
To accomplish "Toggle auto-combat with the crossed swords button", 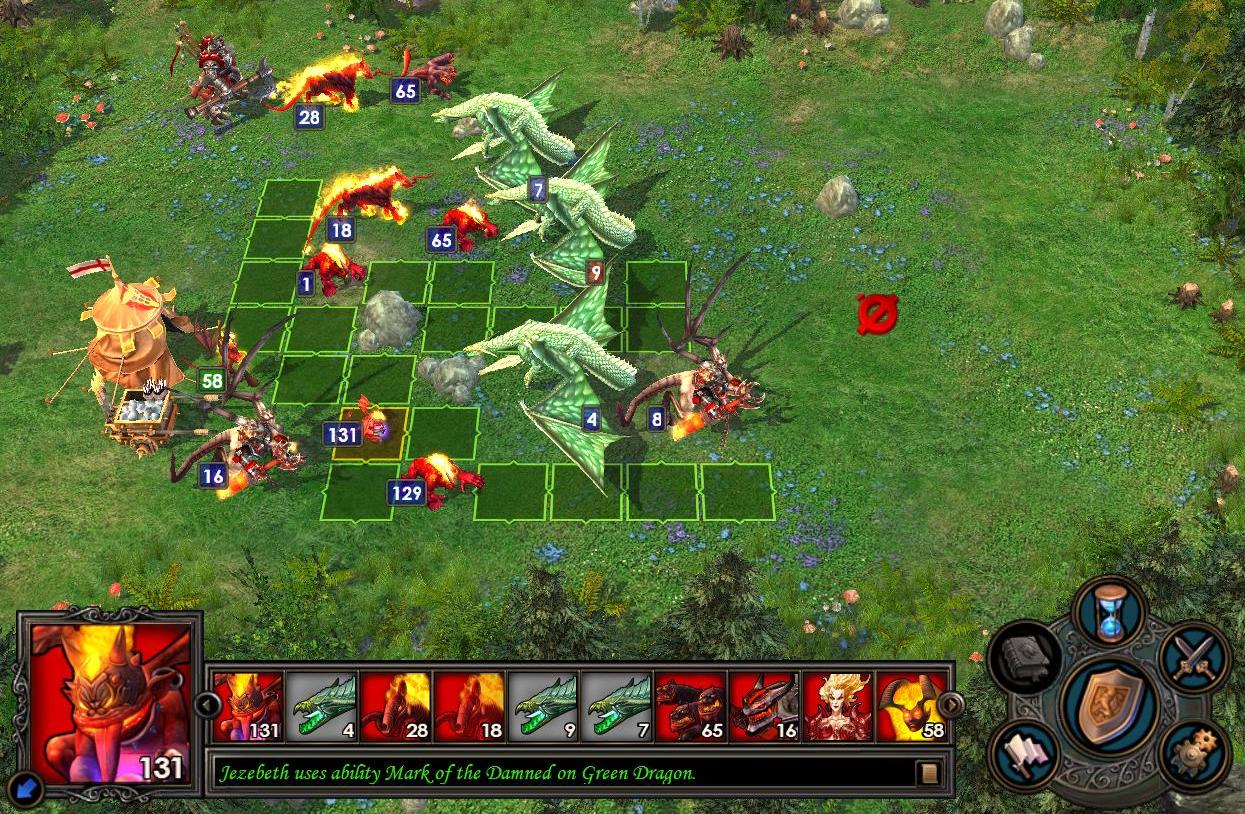I will coord(1194,658).
